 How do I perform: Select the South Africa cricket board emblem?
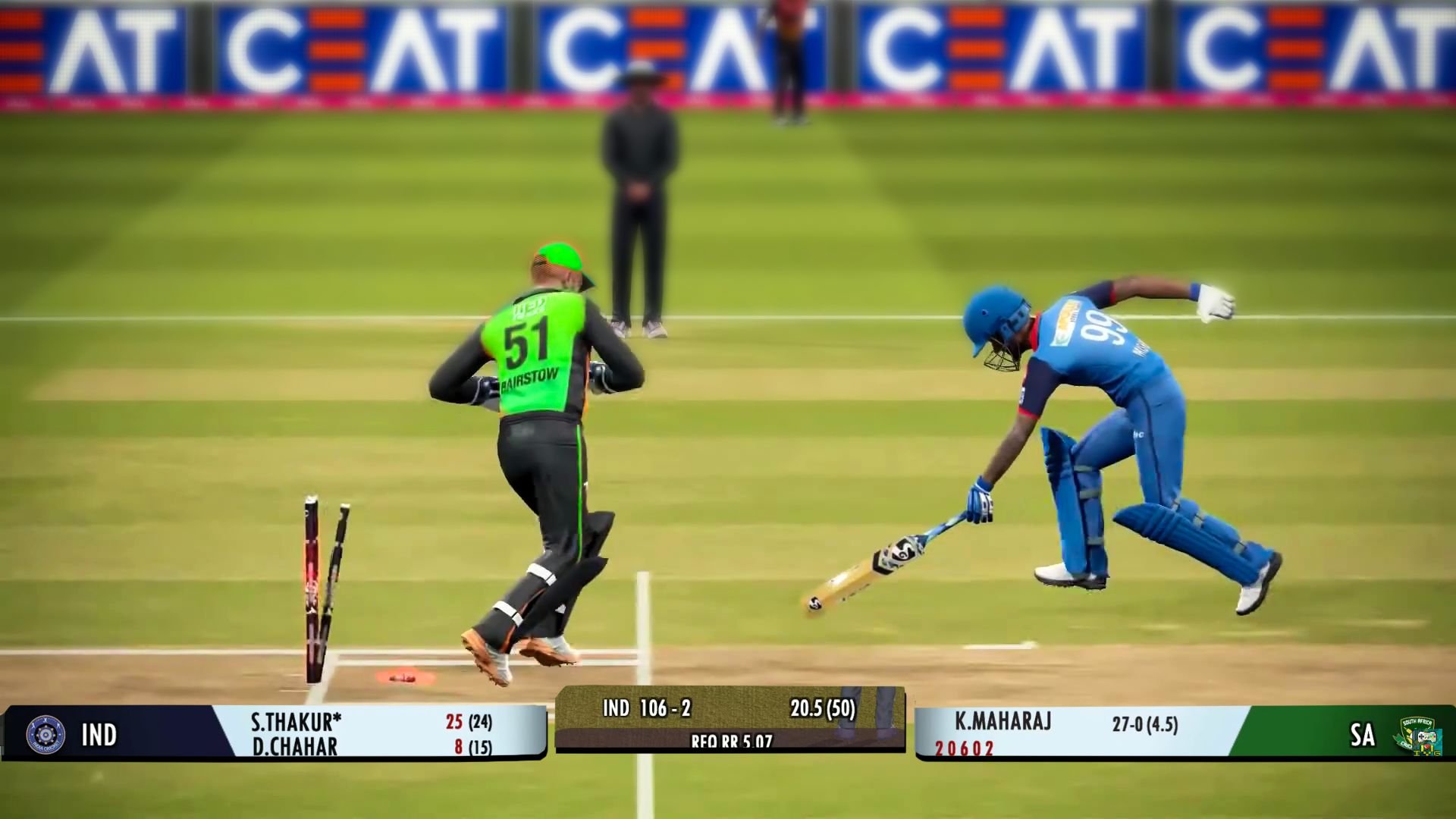click(x=1417, y=734)
